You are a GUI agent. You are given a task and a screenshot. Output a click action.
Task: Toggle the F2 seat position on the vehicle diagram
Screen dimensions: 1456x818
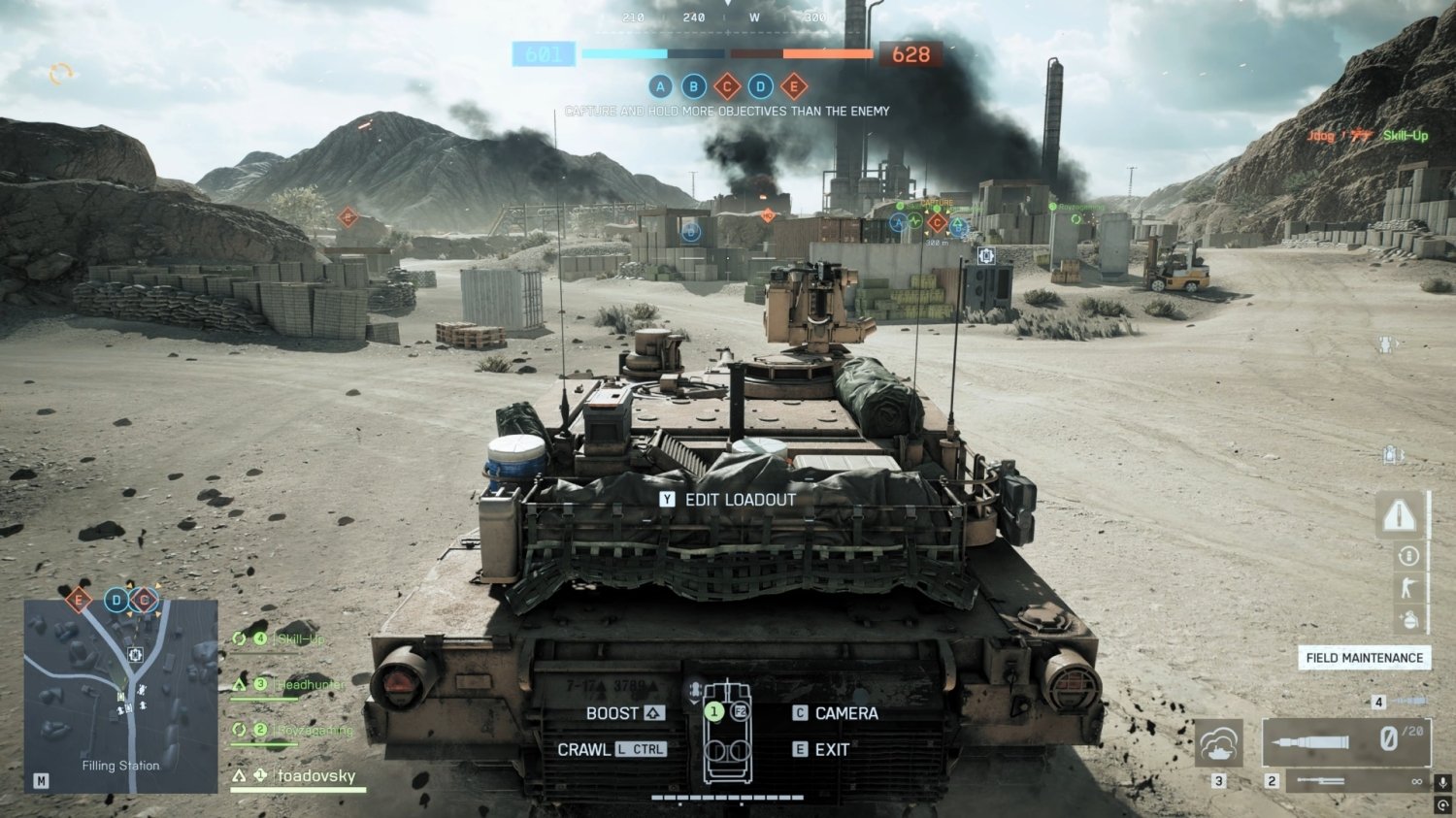pos(740,711)
